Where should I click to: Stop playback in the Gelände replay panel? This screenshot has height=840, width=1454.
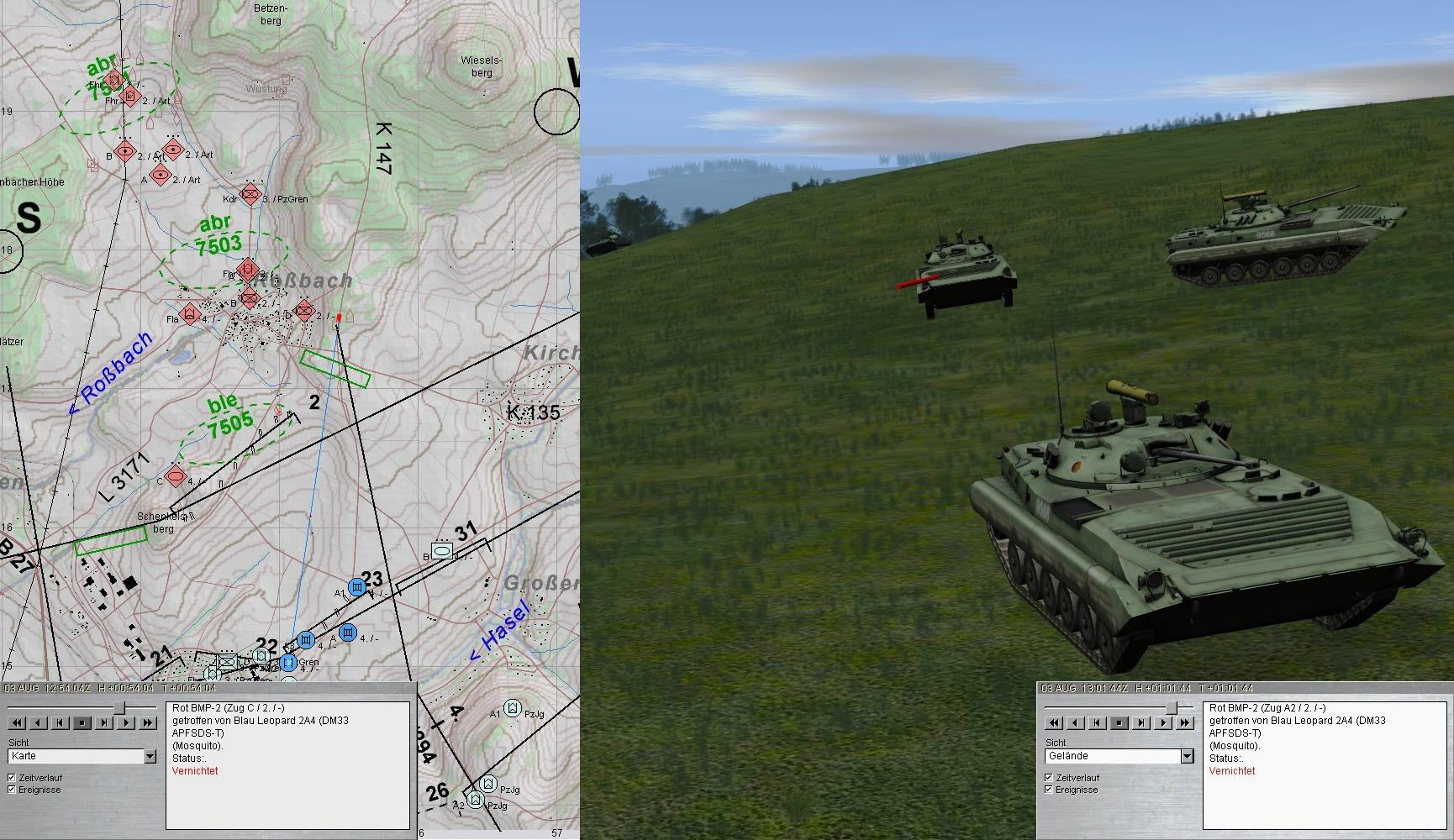click(x=1119, y=722)
